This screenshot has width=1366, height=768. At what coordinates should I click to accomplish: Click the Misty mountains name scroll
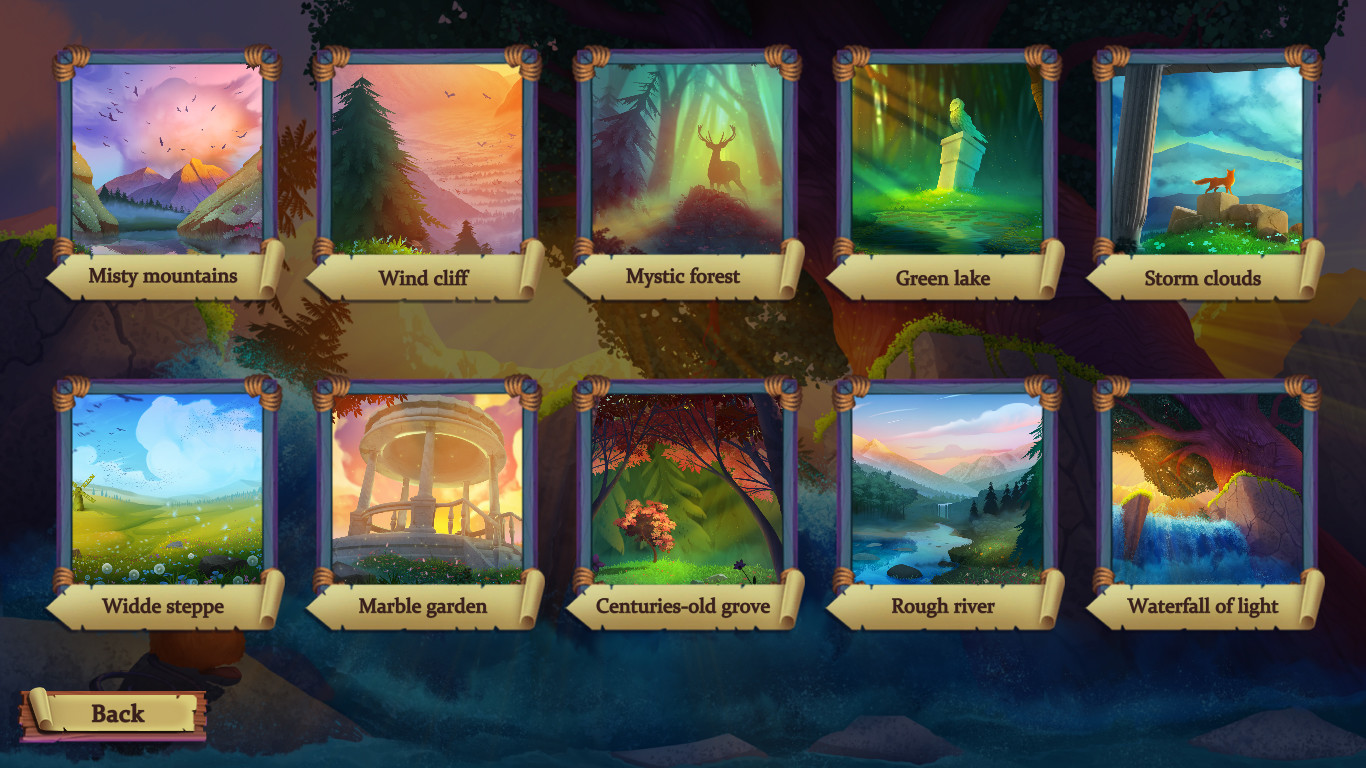click(164, 278)
